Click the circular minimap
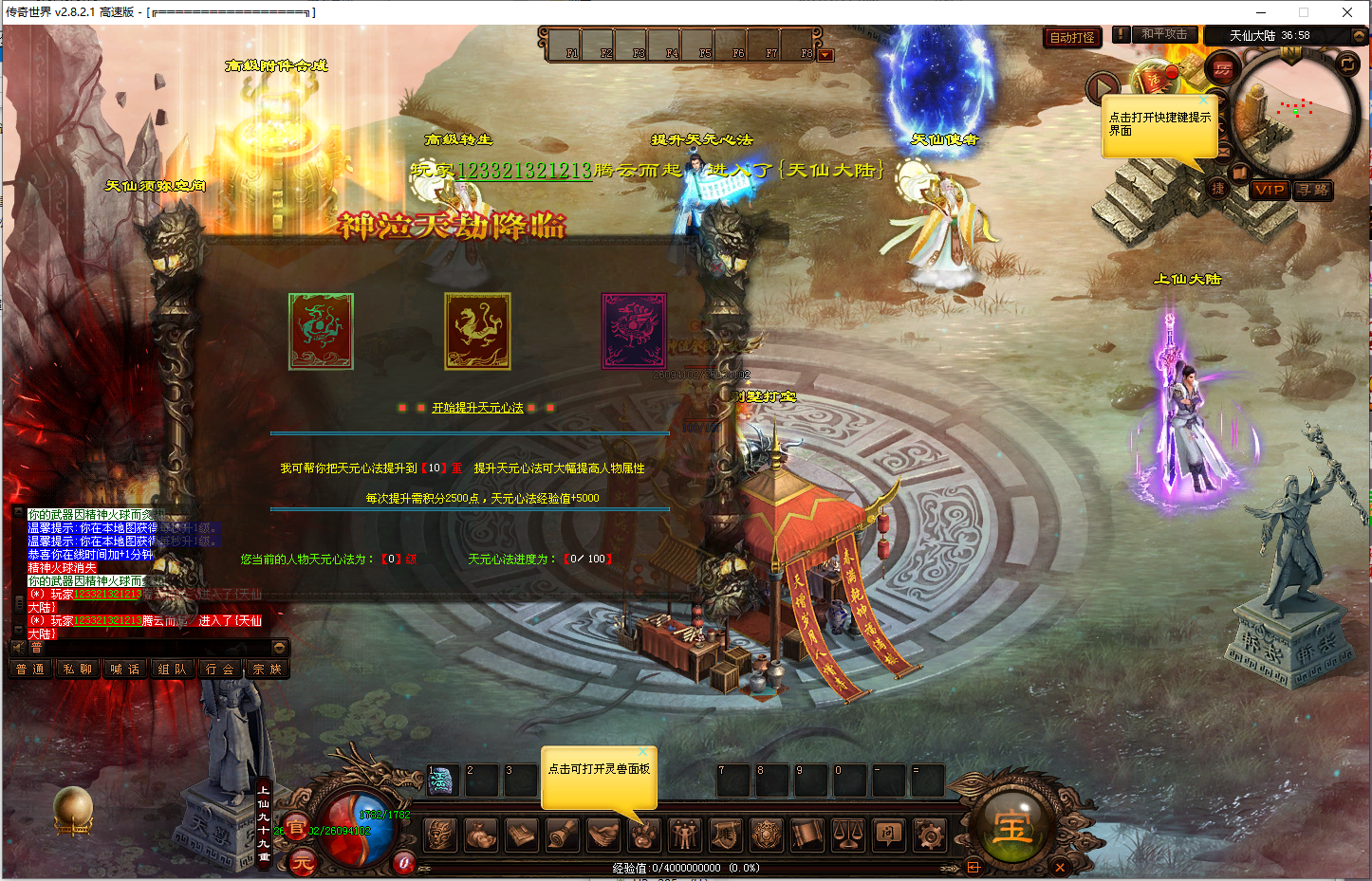The height and width of the screenshot is (881, 1372). tap(1293, 109)
